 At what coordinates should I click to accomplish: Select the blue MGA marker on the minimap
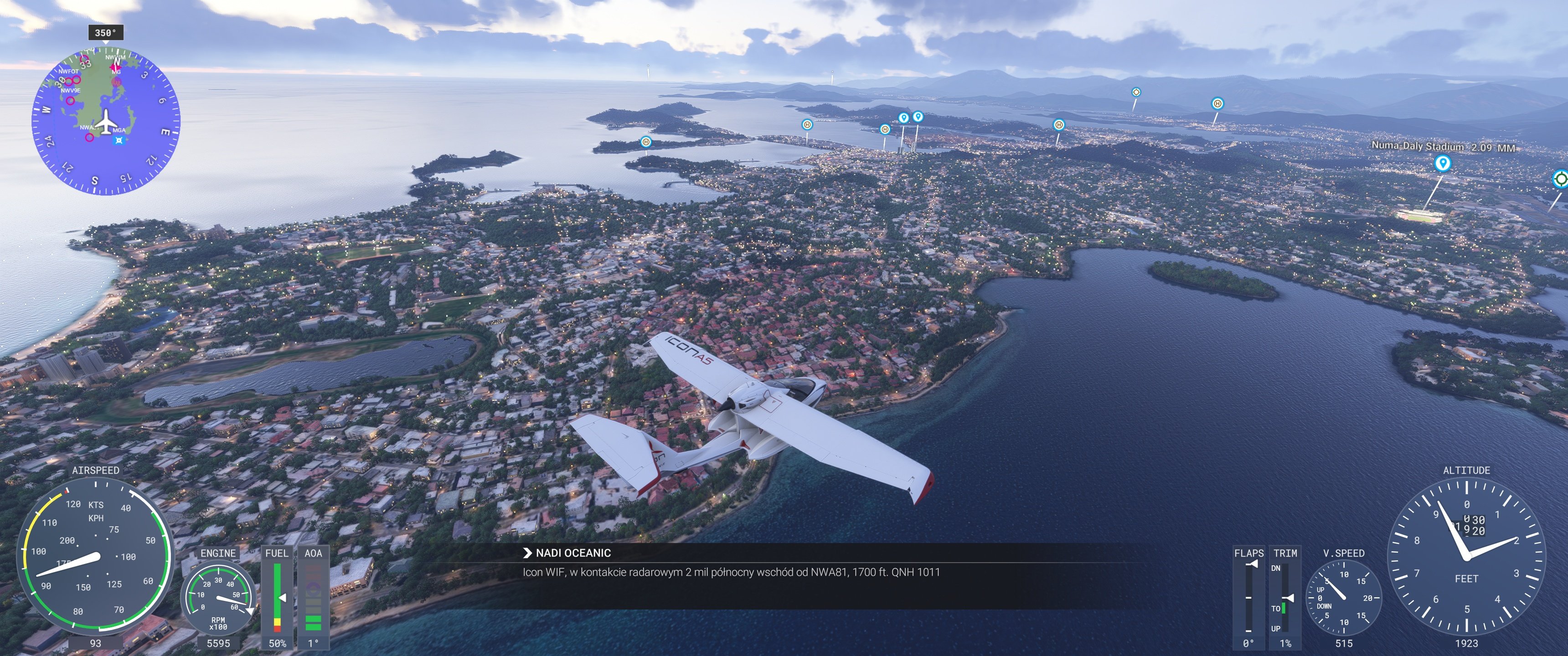(x=119, y=141)
